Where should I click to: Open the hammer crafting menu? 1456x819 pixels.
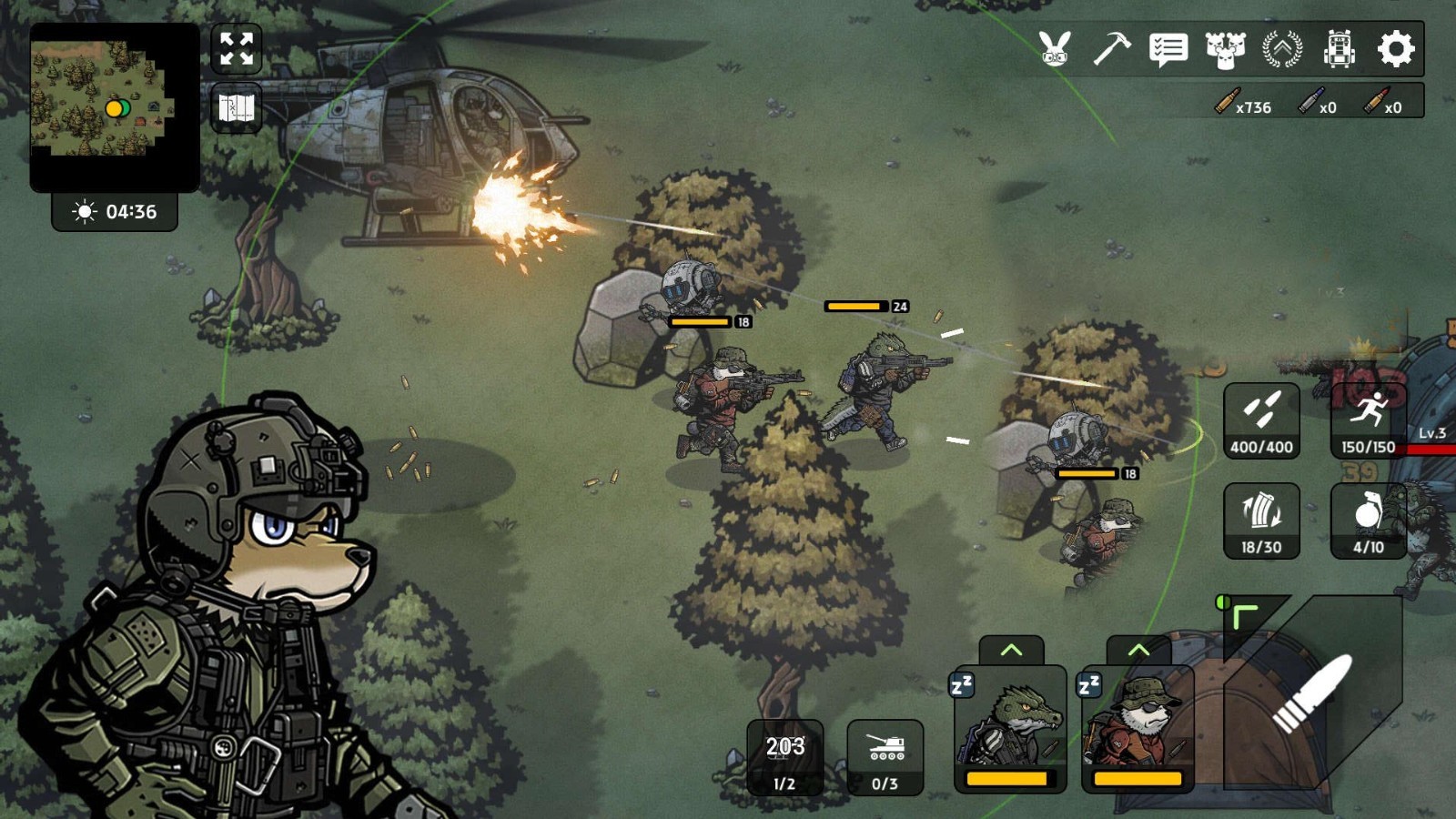[x=1111, y=48]
